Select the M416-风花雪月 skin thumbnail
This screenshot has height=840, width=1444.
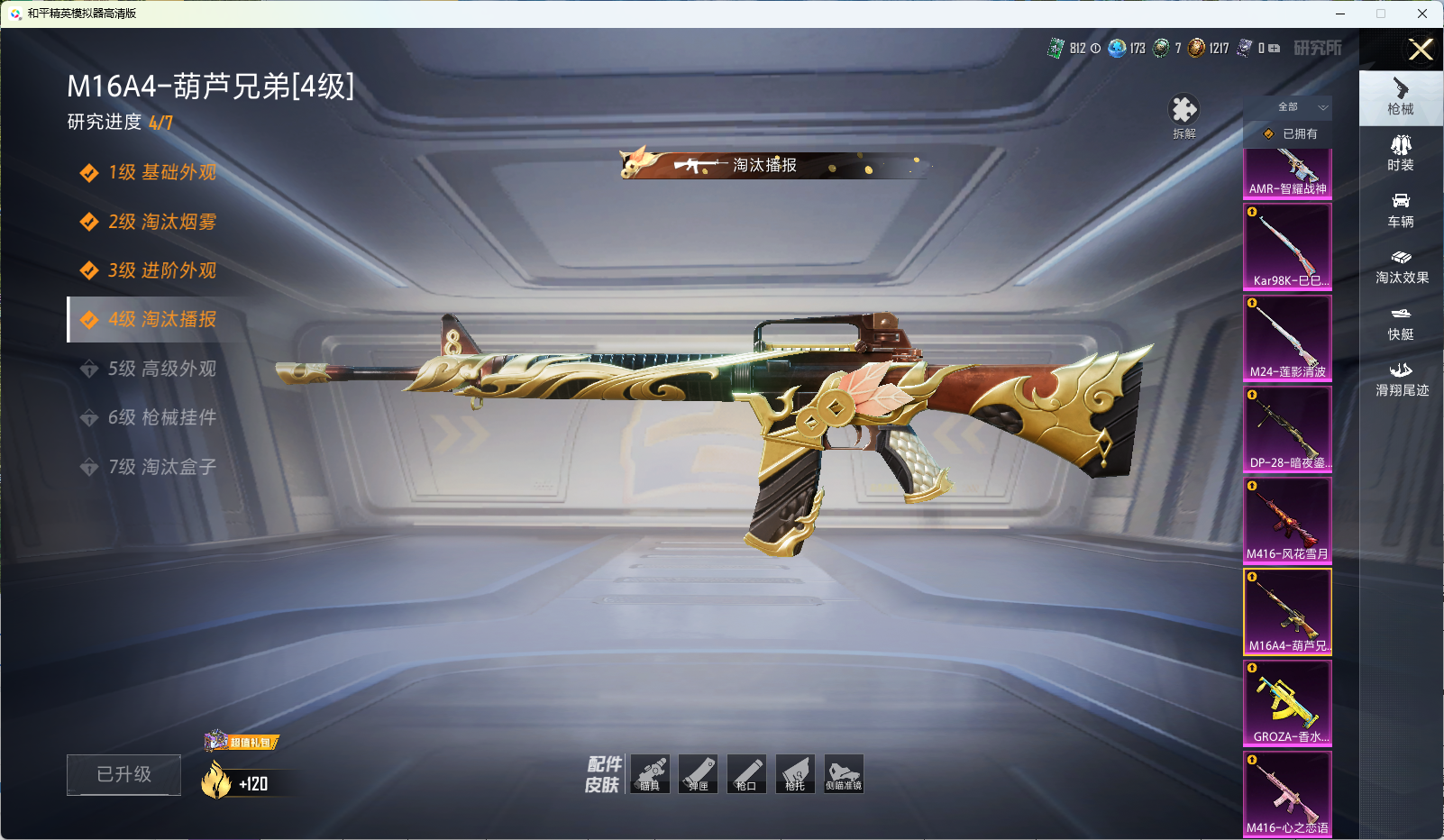tap(1287, 519)
